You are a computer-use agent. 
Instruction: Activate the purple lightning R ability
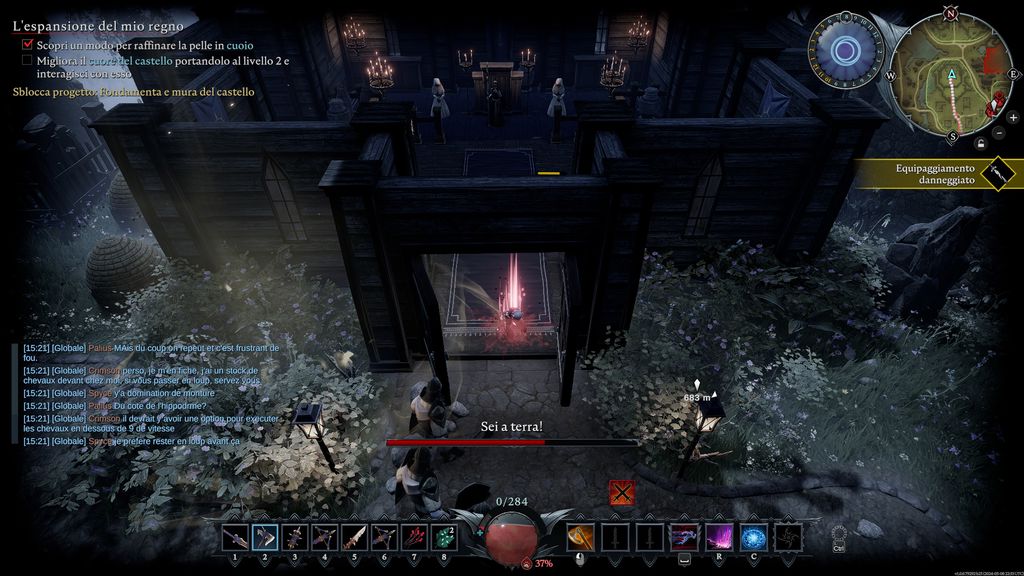coord(719,537)
